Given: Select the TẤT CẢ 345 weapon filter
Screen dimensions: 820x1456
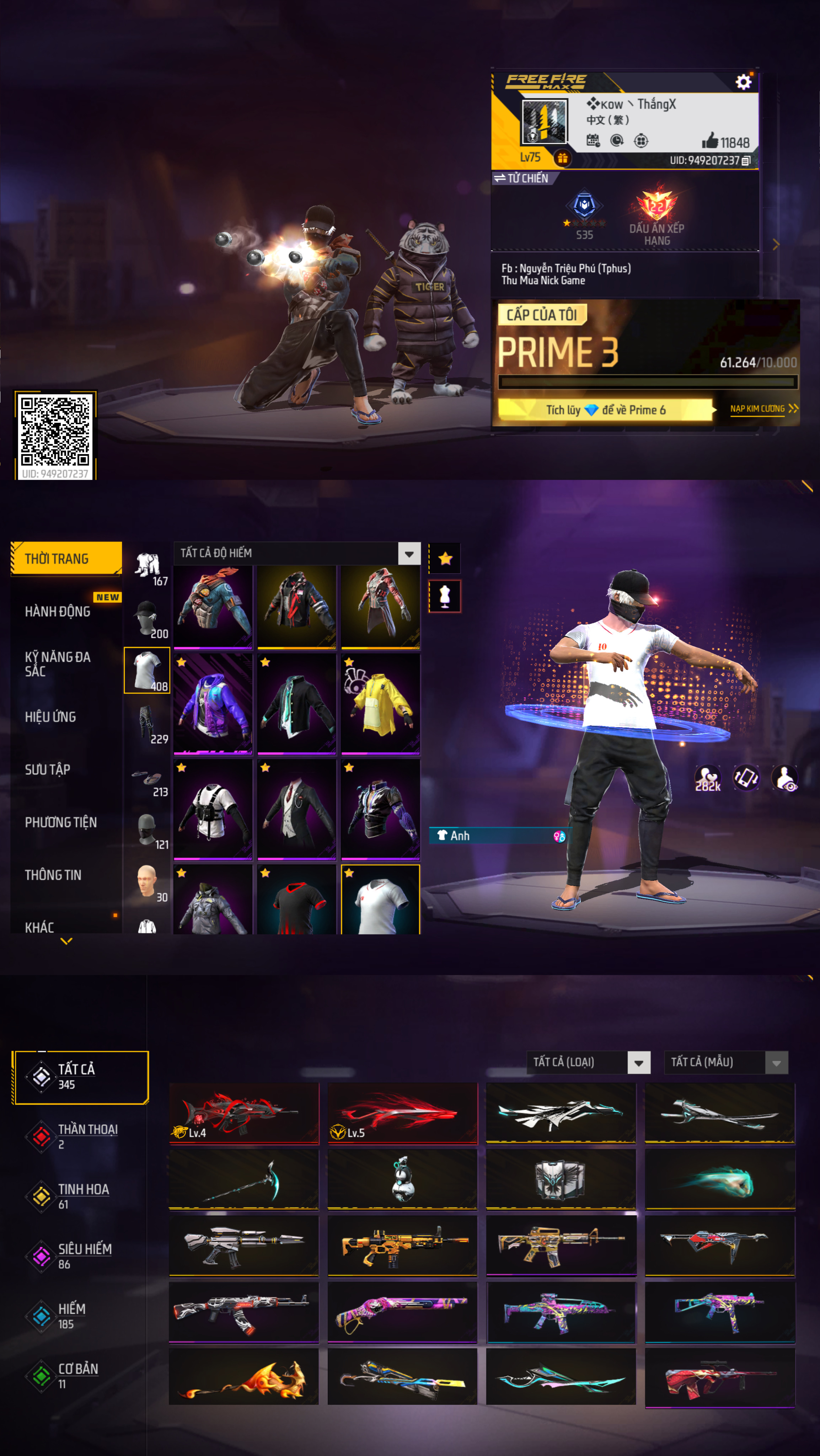Looking at the screenshot, I should tap(80, 1077).
